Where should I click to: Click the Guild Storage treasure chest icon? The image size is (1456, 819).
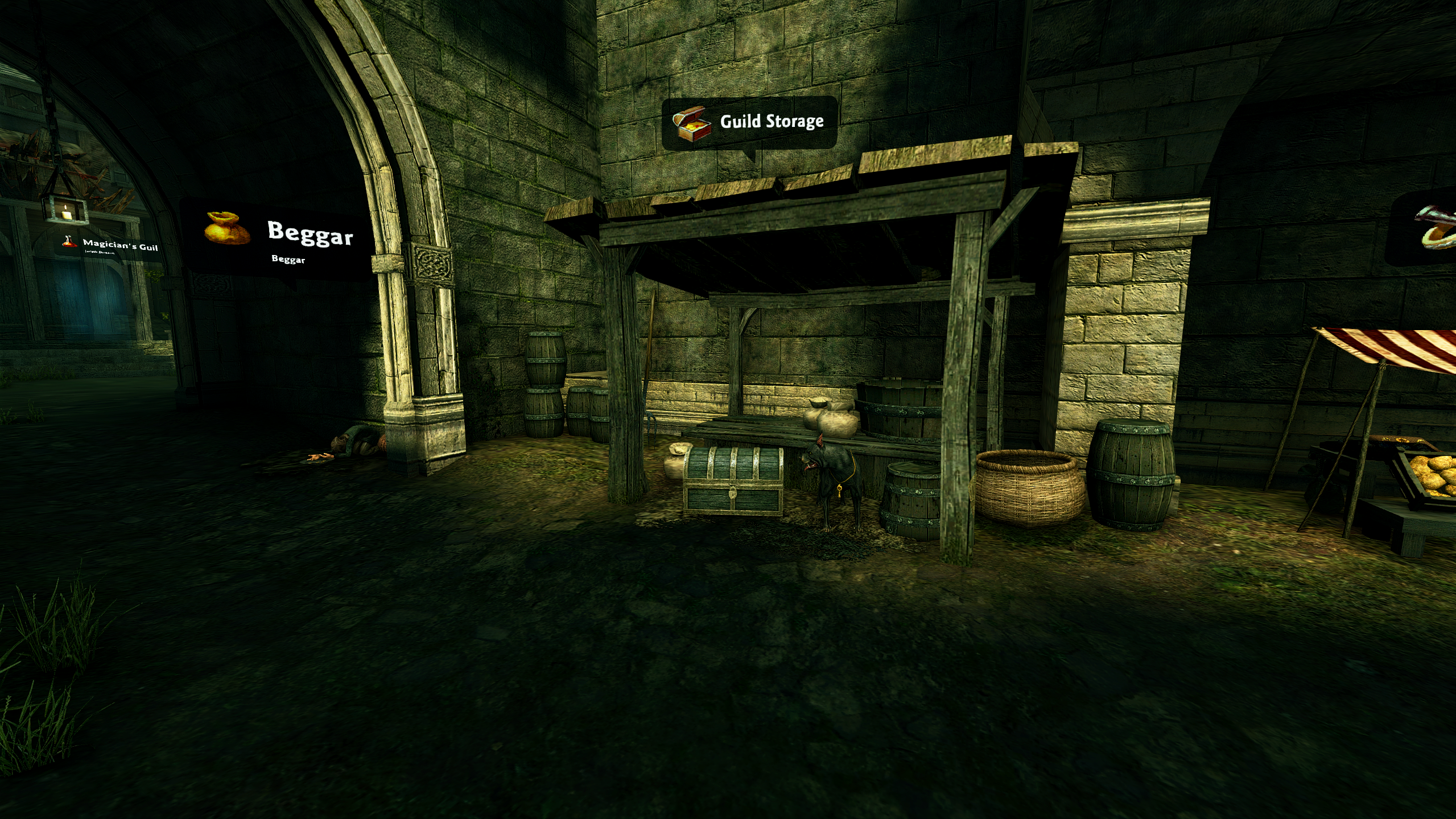click(x=692, y=124)
